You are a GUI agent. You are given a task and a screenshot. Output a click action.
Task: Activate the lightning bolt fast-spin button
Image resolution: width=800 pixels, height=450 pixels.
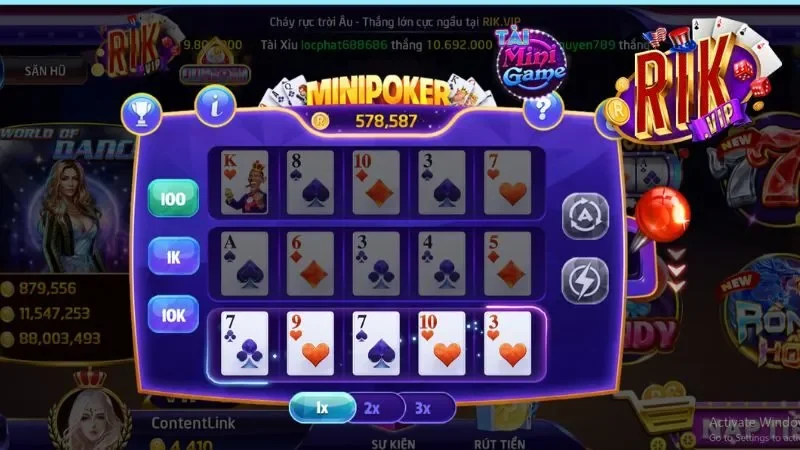click(584, 280)
